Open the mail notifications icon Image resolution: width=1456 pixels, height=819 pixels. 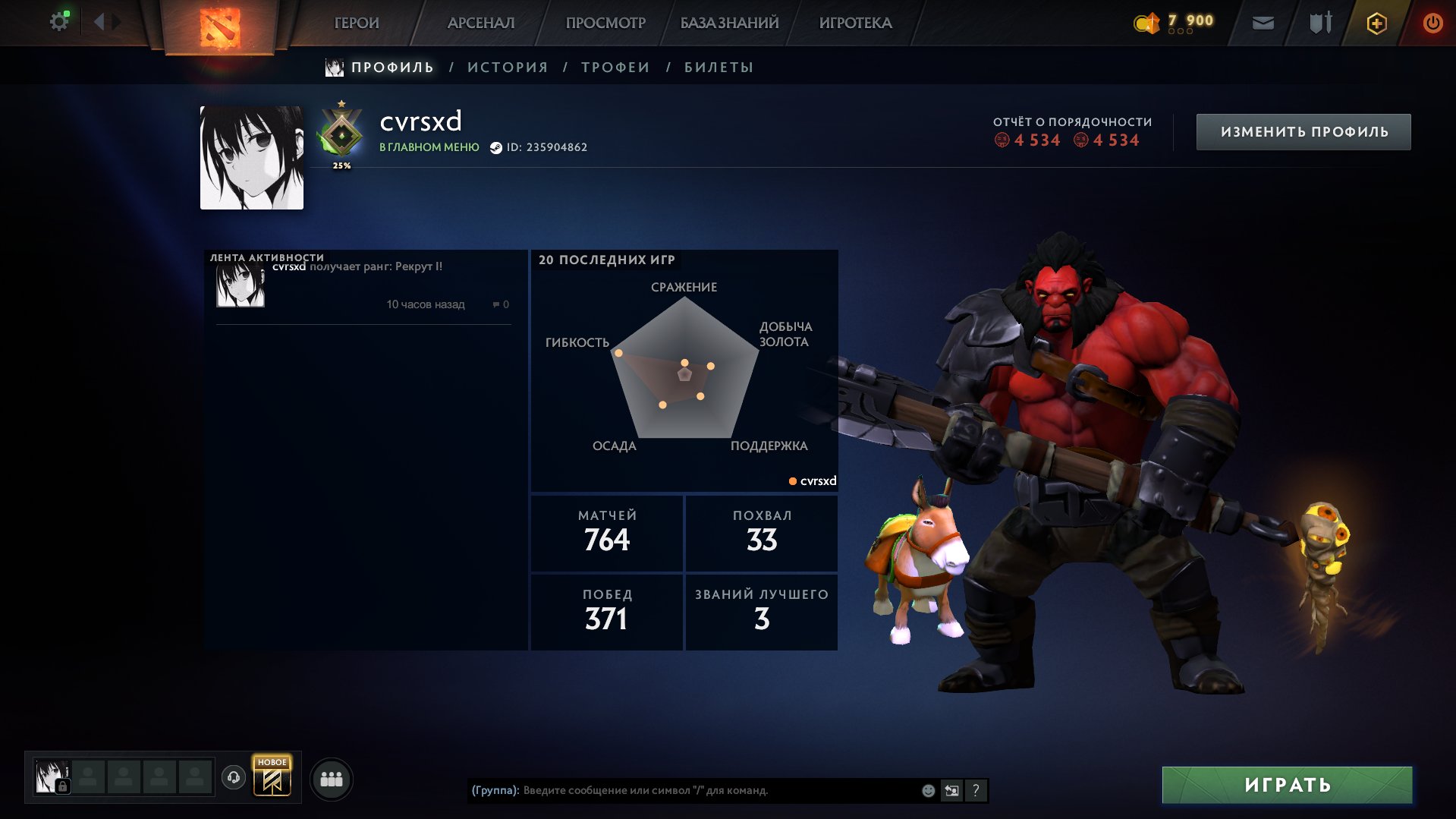pos(1264,23)
